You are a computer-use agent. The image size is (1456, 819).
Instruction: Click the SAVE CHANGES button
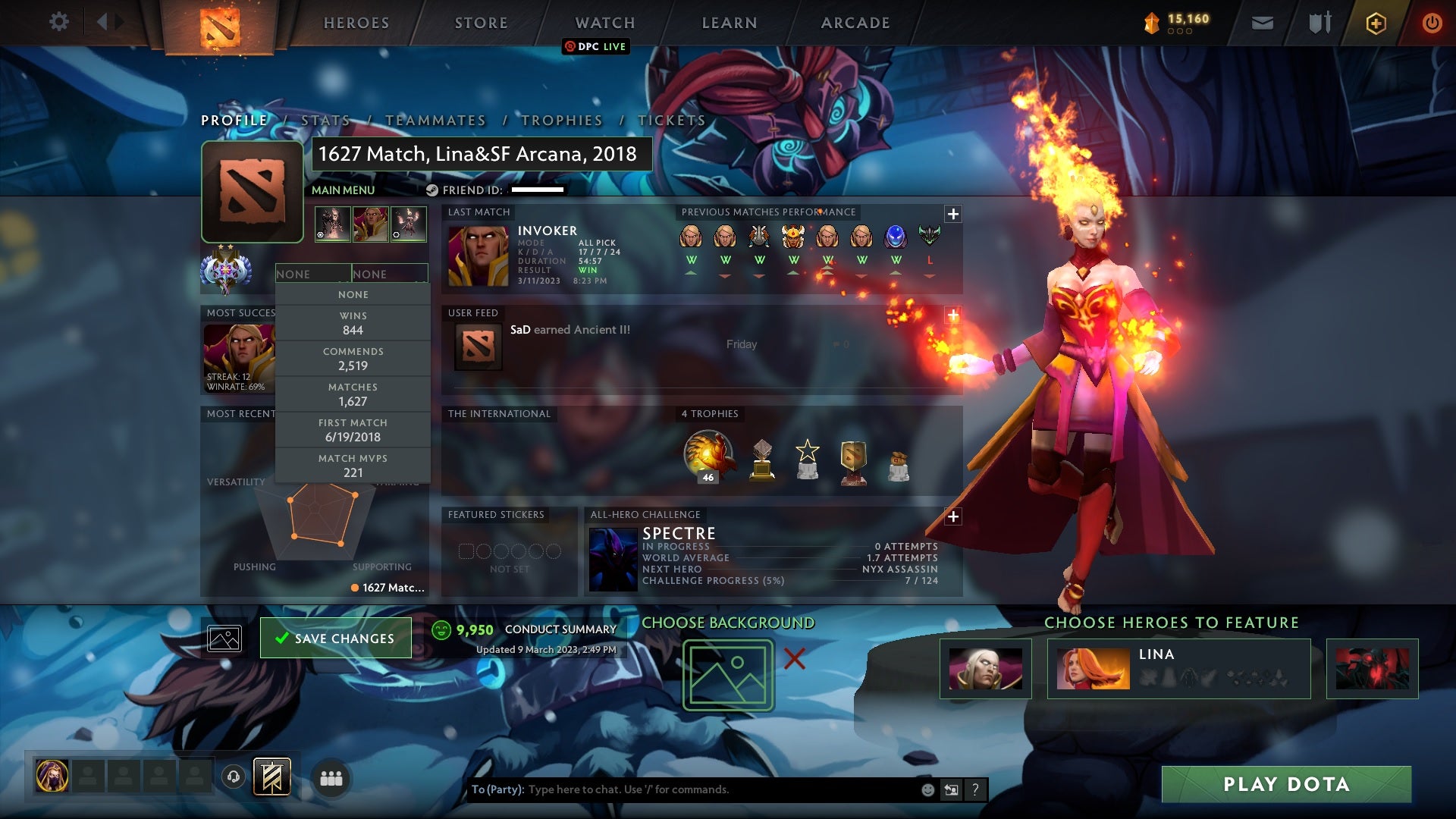335,638
